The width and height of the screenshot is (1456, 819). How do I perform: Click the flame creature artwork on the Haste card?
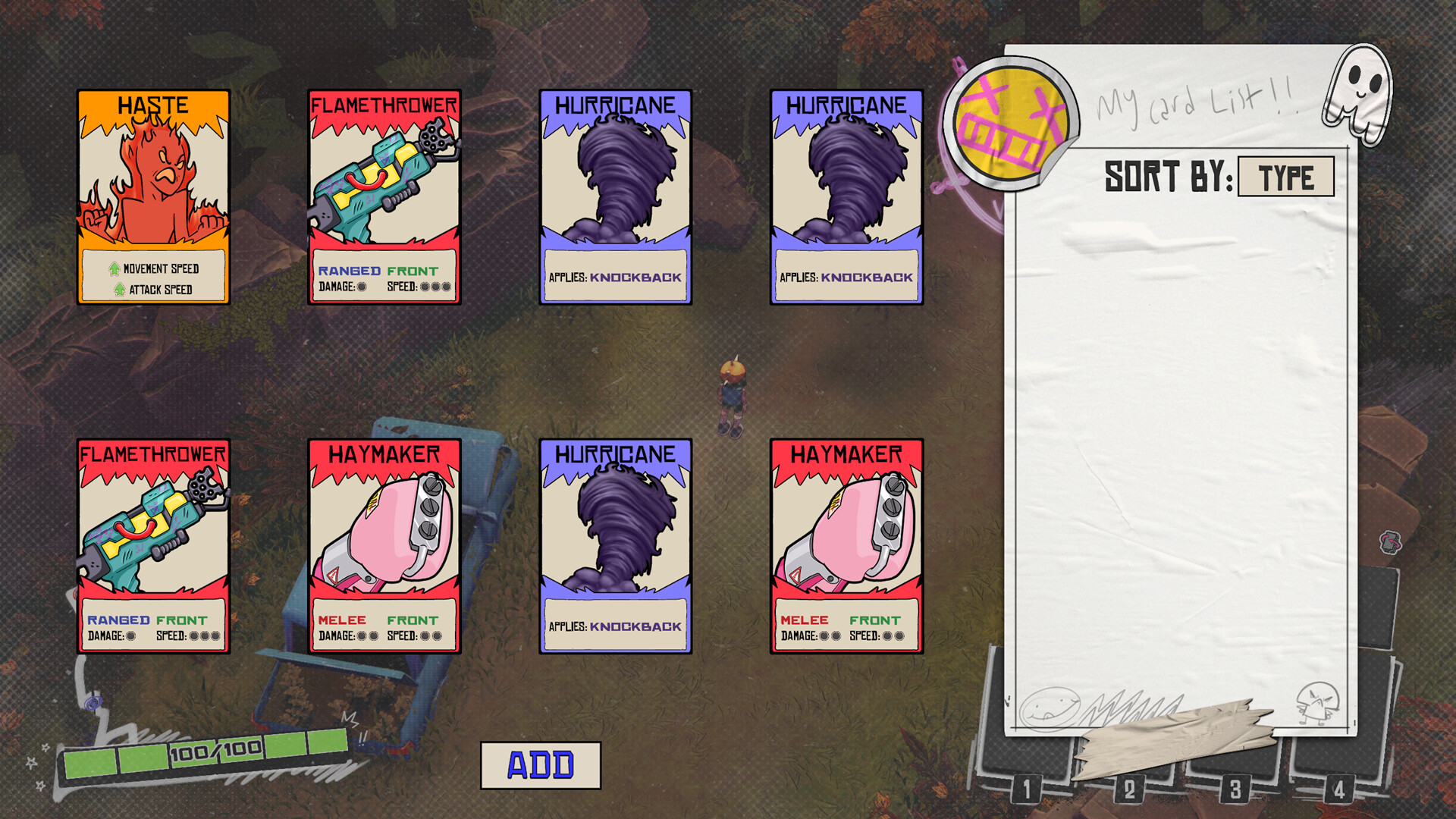coord(152,178)
